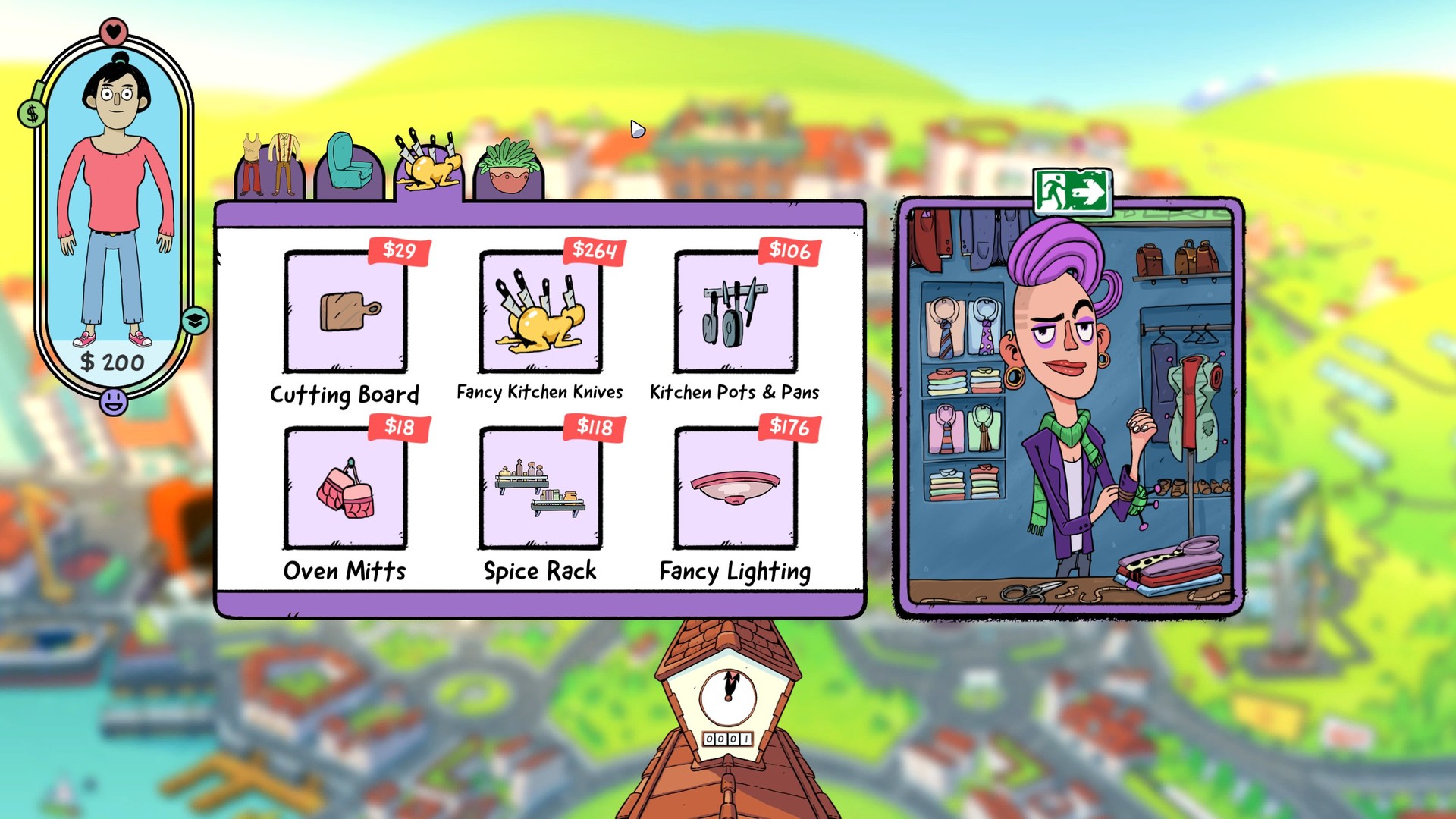Open the graduation cap icon beside the character
The image size is (1456, 819).
tap(195, 321)
